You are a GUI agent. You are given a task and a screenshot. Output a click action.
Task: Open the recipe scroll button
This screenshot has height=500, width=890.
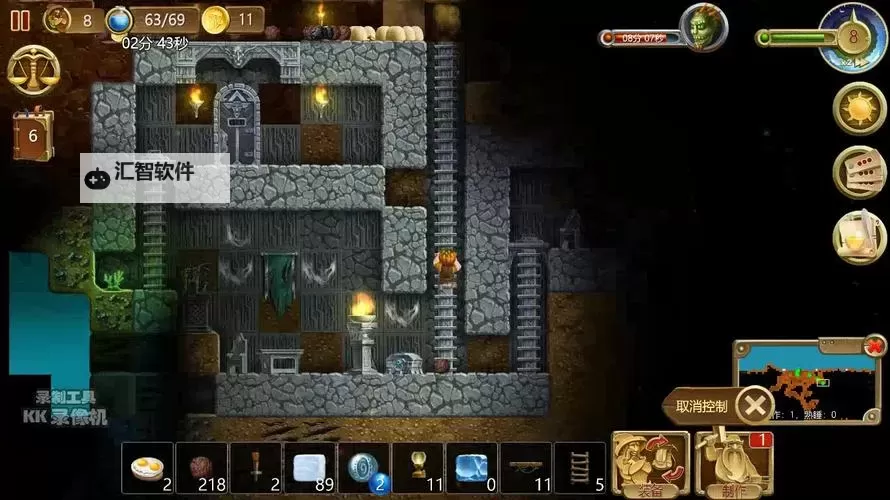(x=860, y=237)
